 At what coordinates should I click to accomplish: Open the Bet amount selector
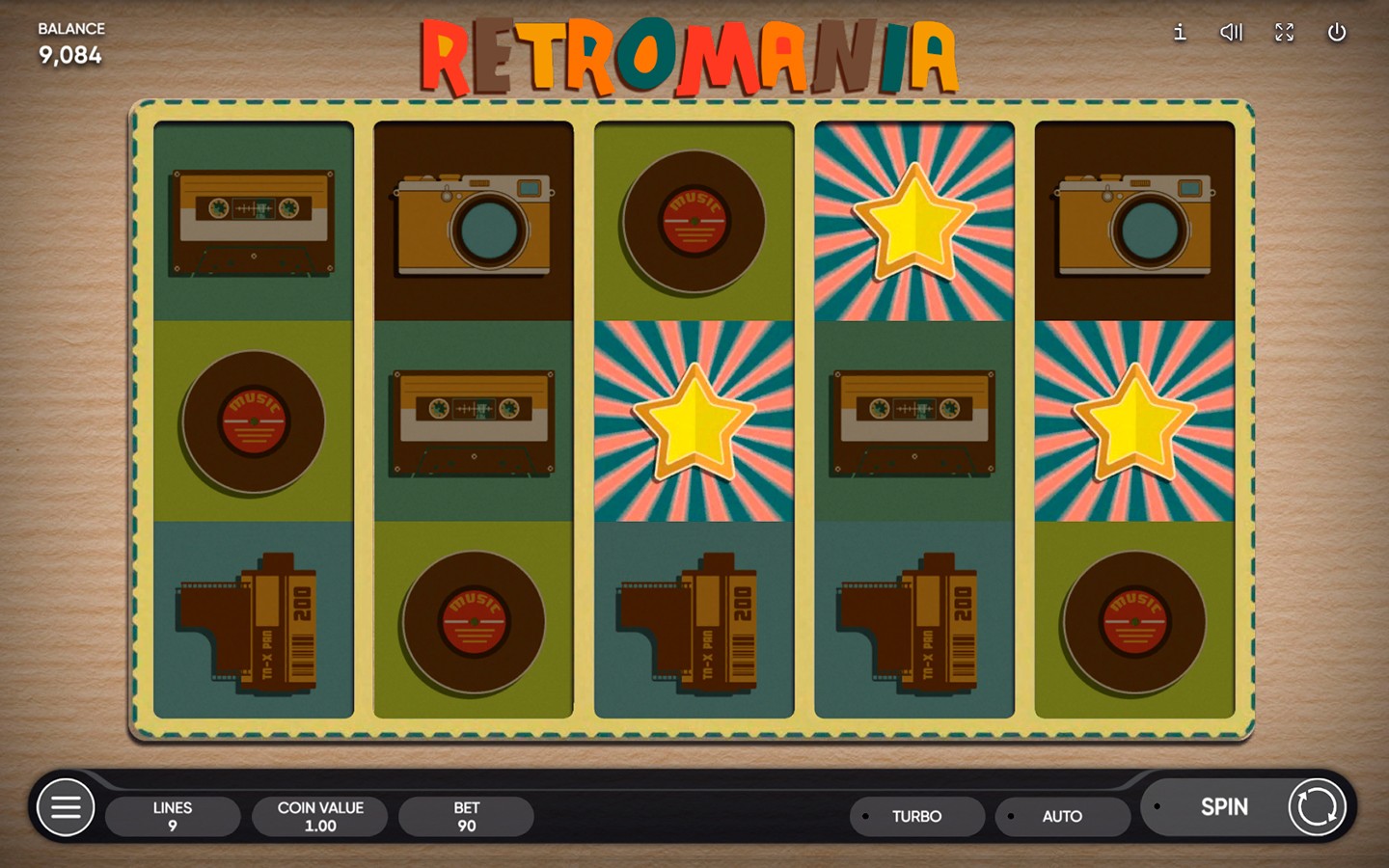click(467, 816)
